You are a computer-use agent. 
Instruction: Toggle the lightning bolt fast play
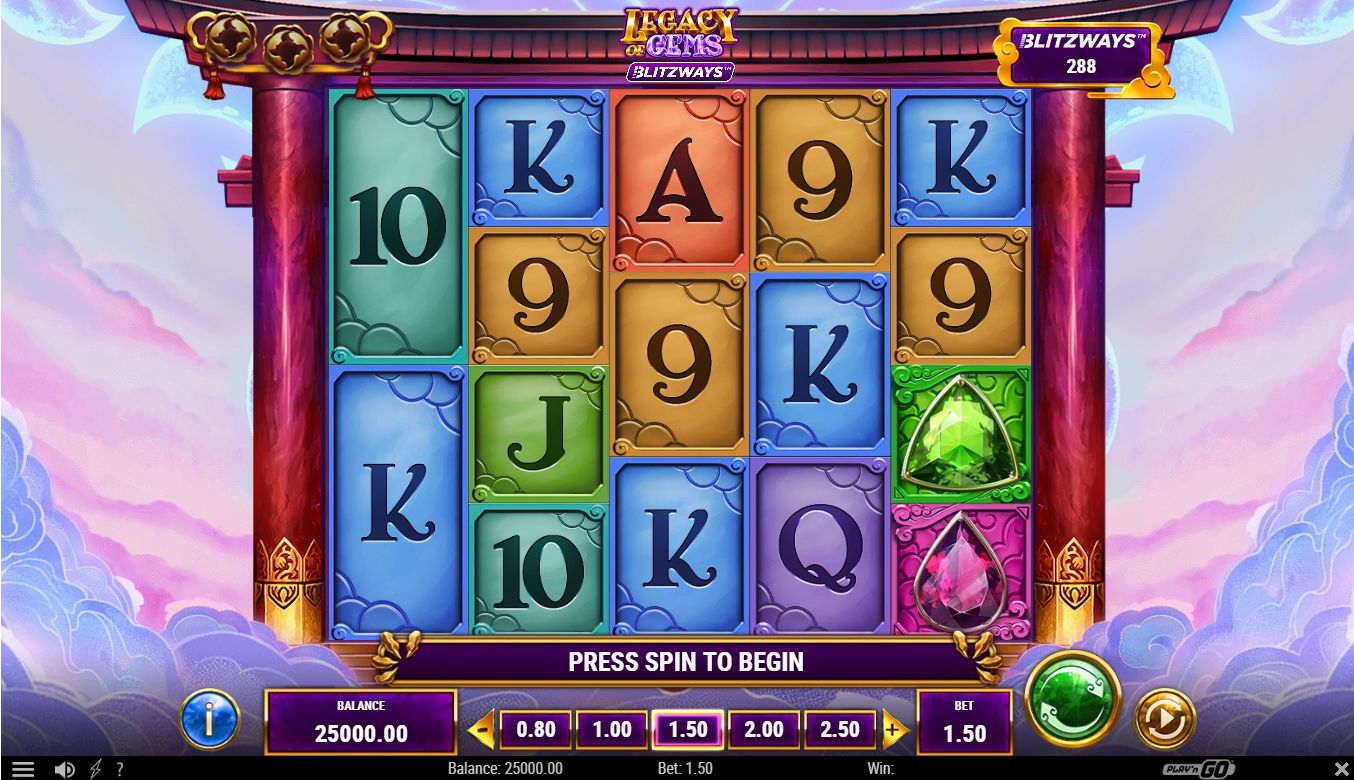(96, 769)
